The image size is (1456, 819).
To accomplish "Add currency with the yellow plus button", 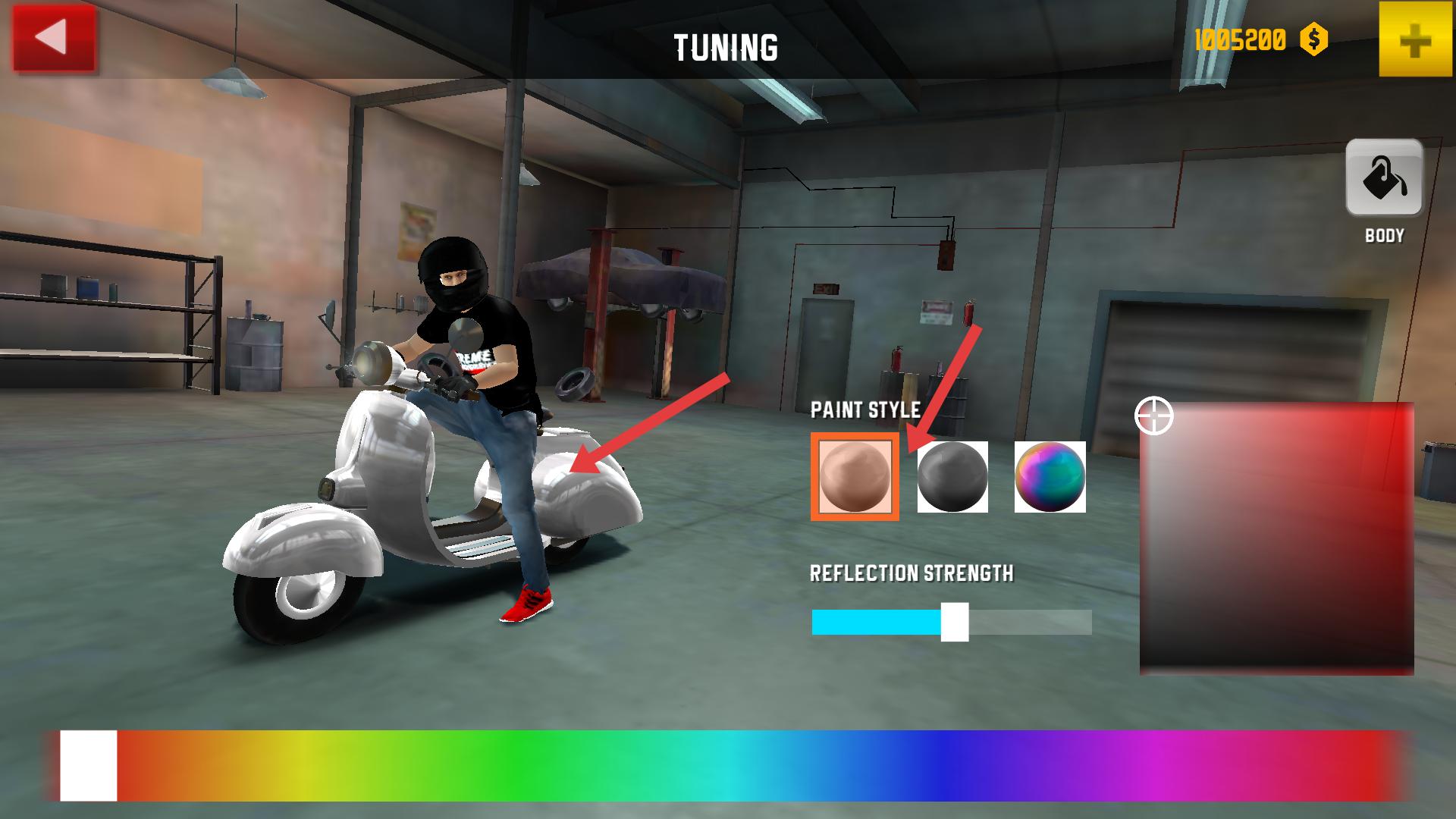I will pos(1415,39).
